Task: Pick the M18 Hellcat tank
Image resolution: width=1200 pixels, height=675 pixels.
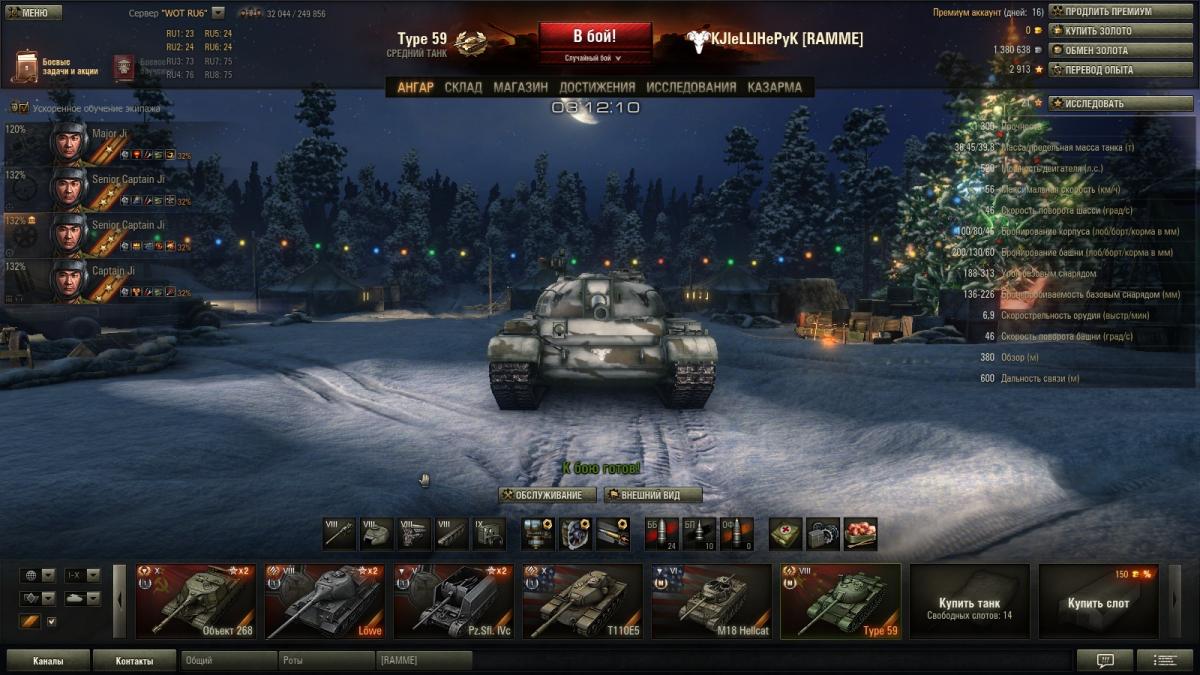Action: tap(711, 601)
